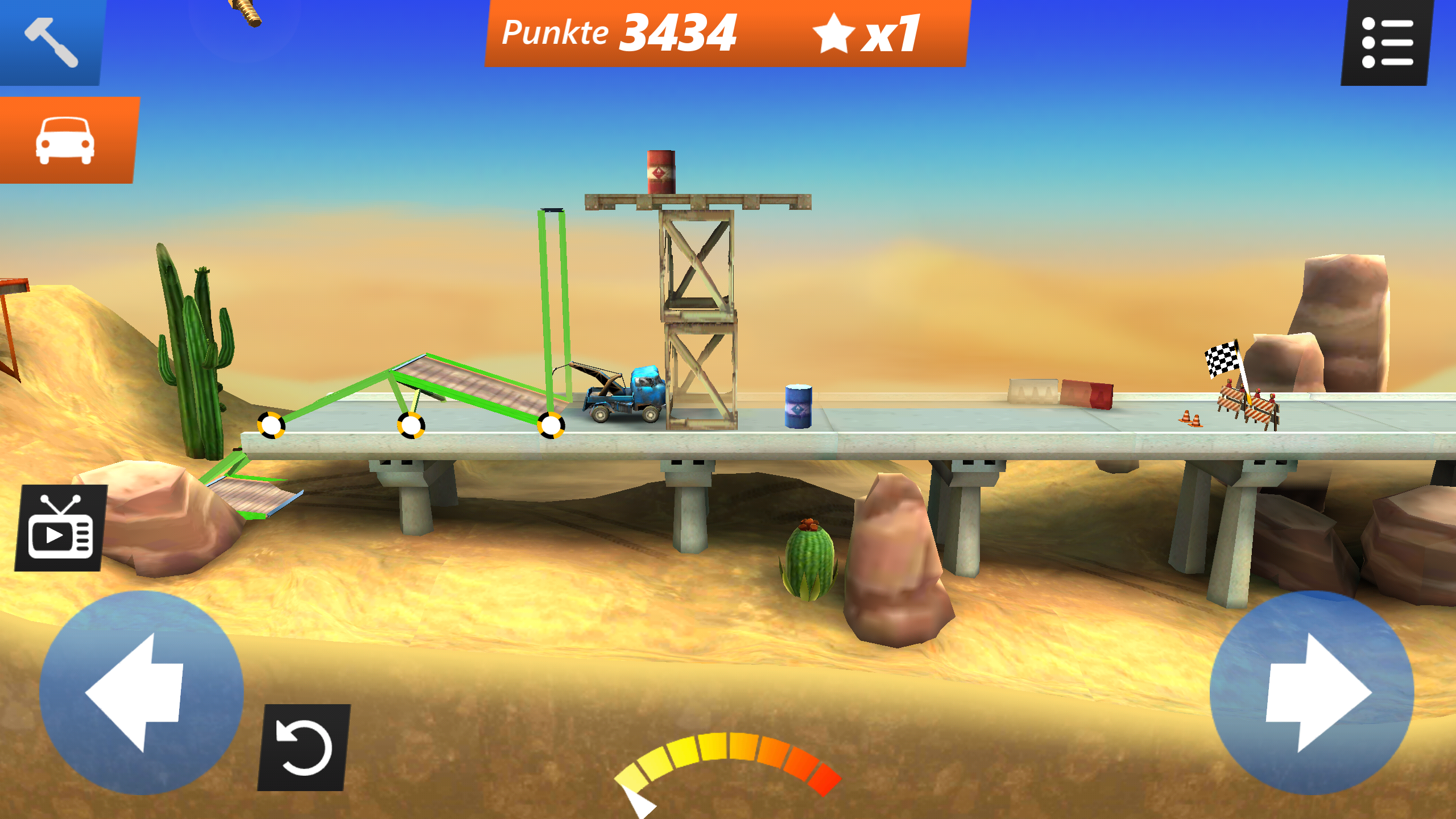The image size is (1456, 819).
Task: Open the TV replay video button
Action: click(60, 528)
